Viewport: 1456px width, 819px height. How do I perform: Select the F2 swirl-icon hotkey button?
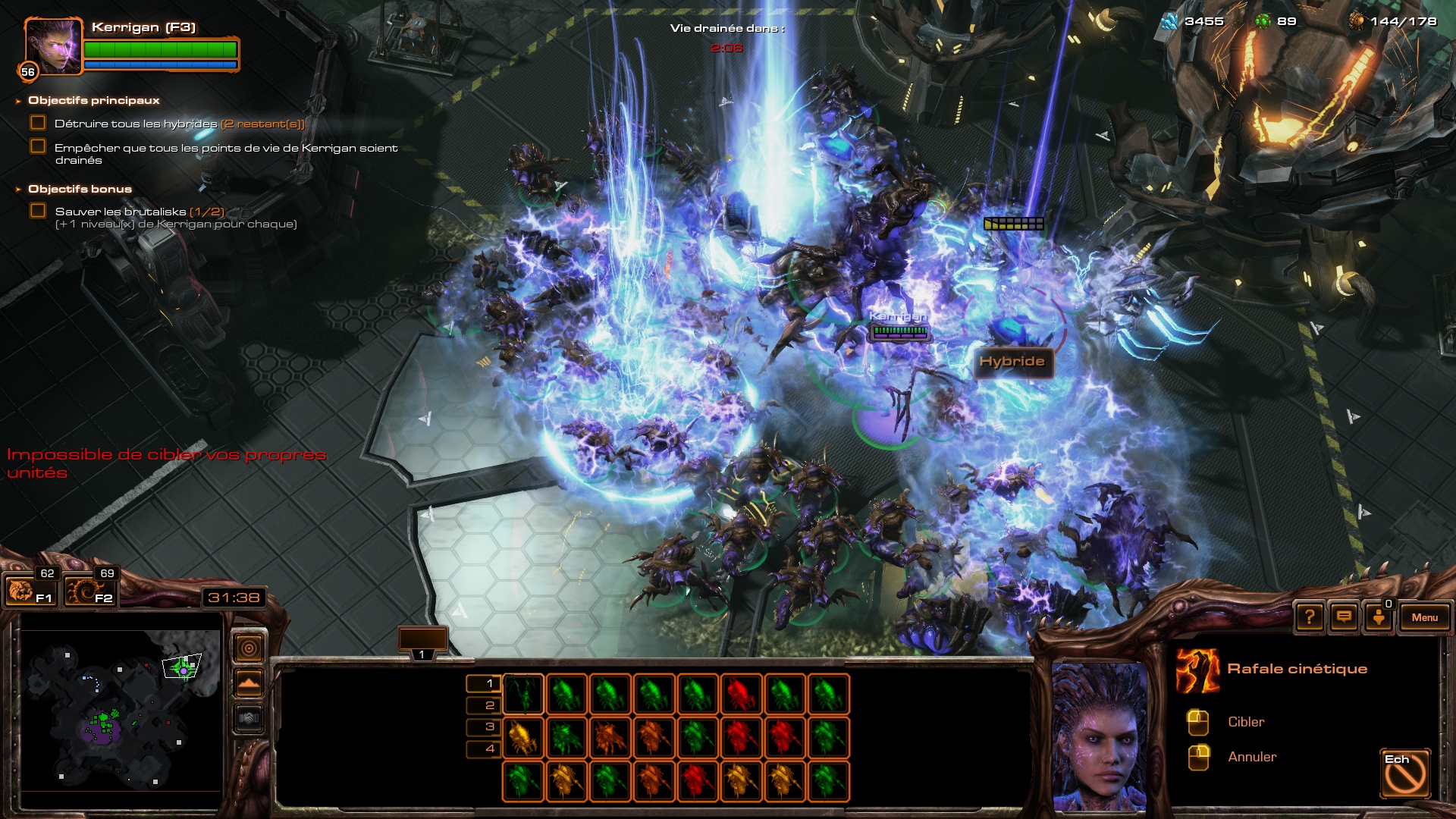pyautogui.click(x=90, y=591)
